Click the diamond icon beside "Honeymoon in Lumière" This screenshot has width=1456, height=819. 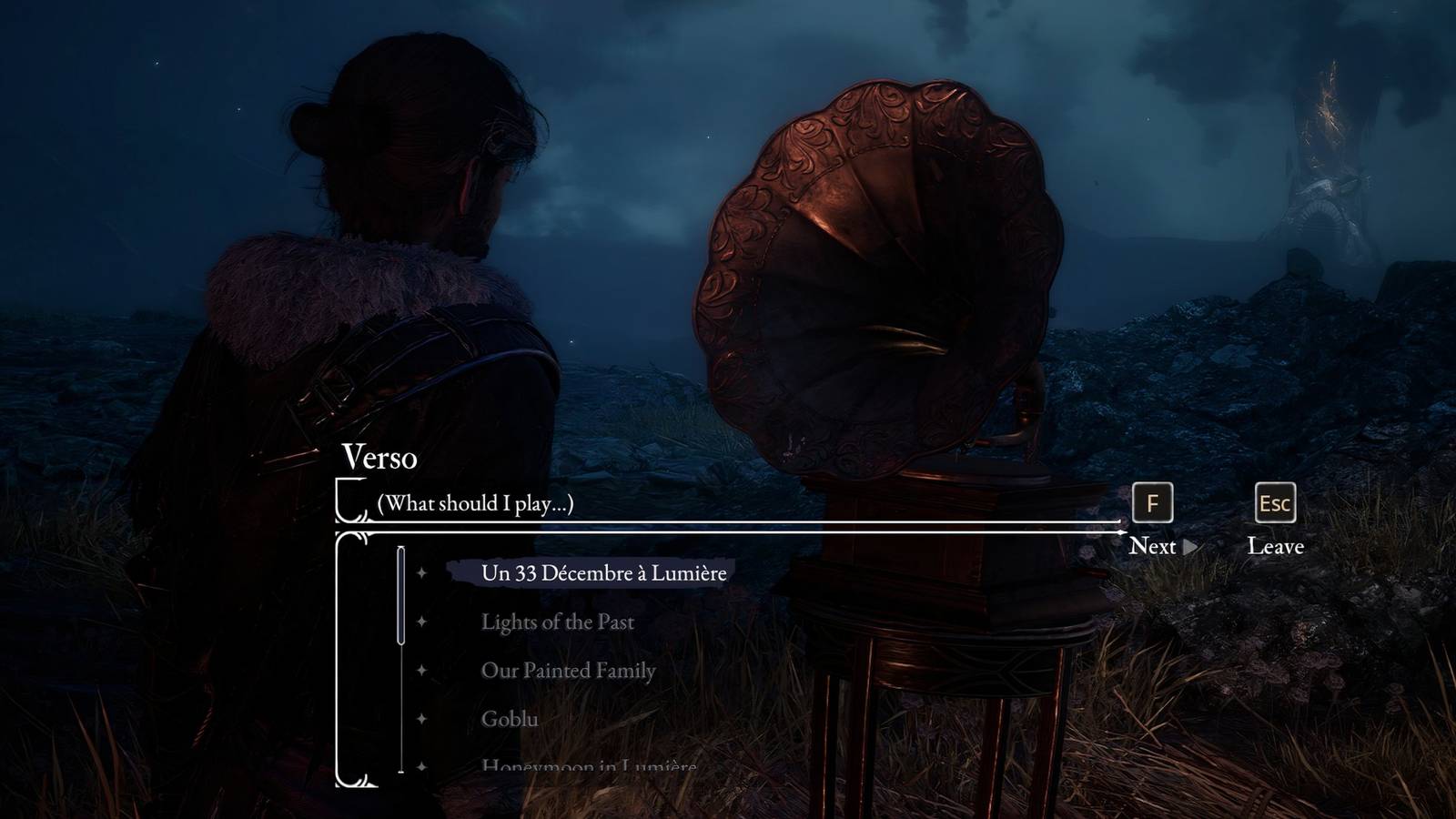[423, 765]
